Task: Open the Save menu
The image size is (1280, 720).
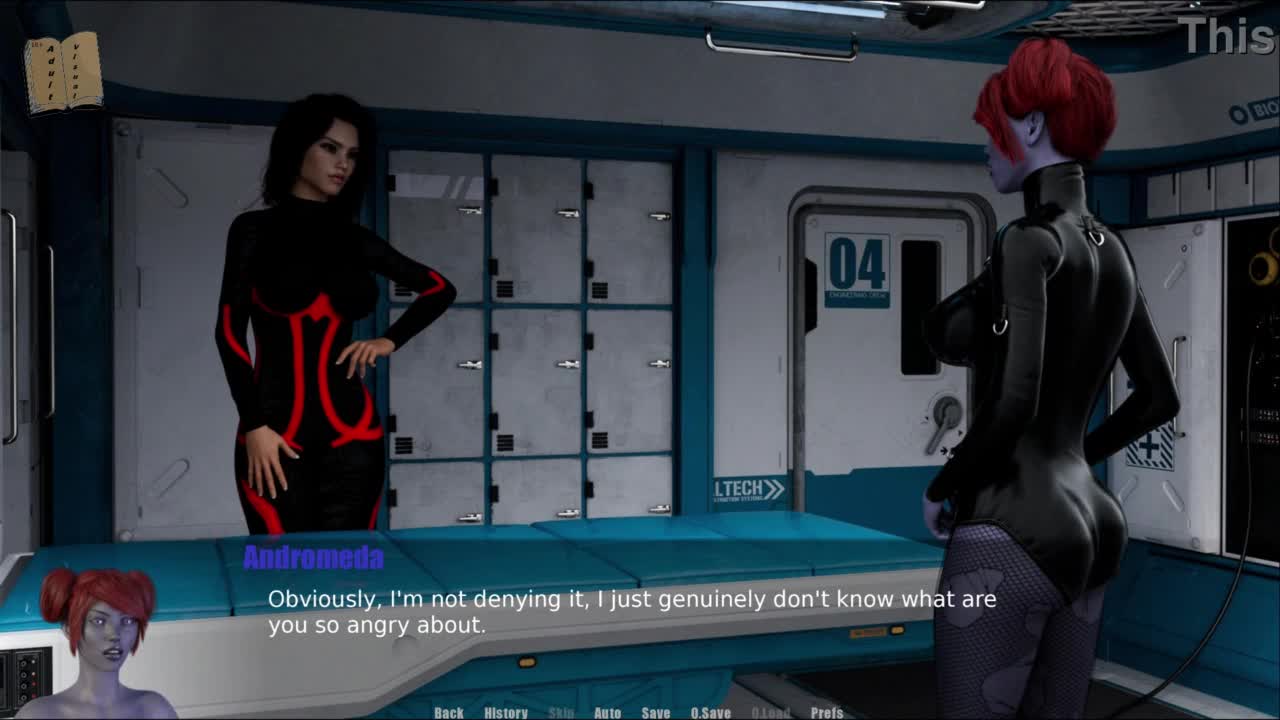Action: (x=656, y=712)
